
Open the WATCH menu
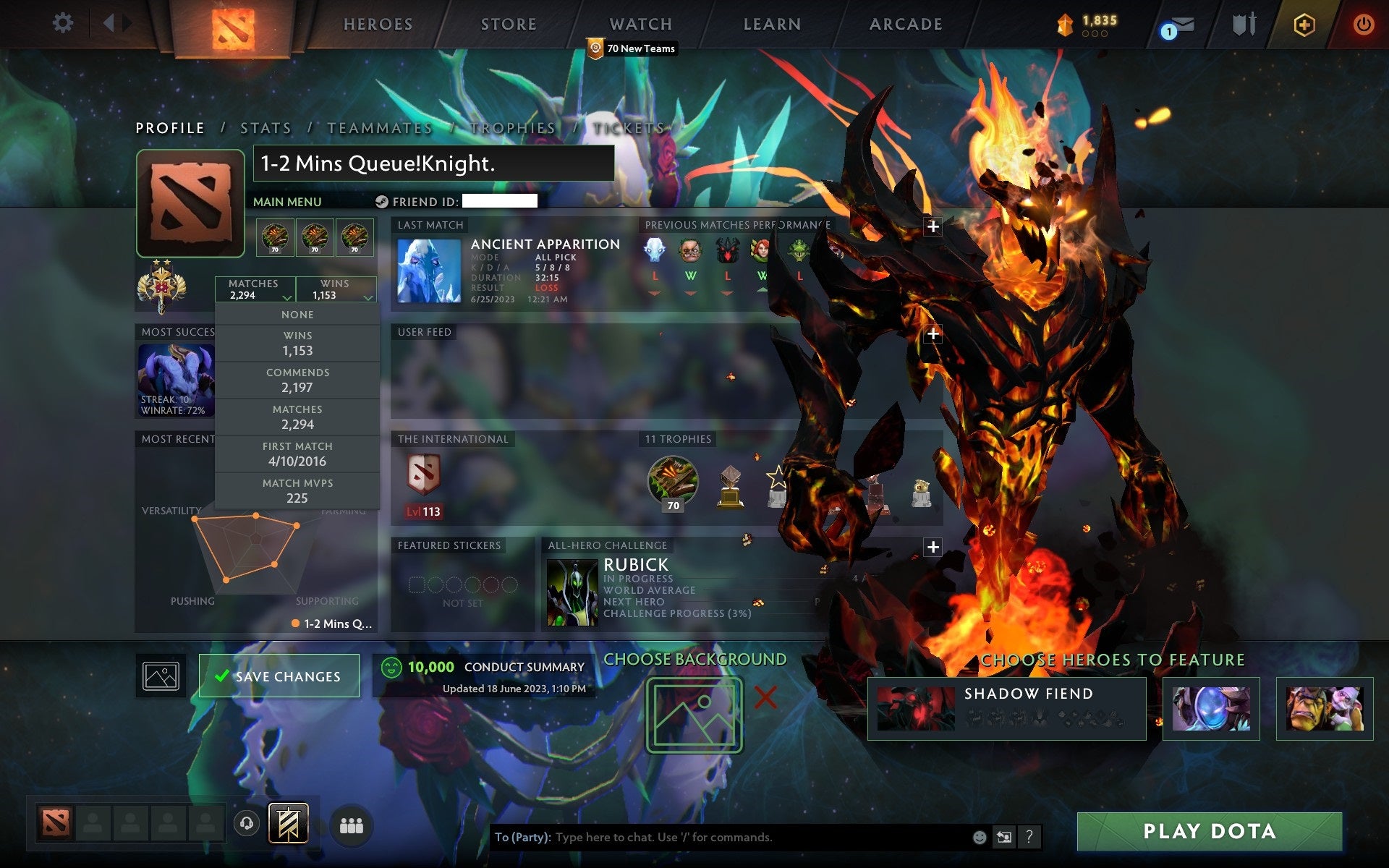640,24
